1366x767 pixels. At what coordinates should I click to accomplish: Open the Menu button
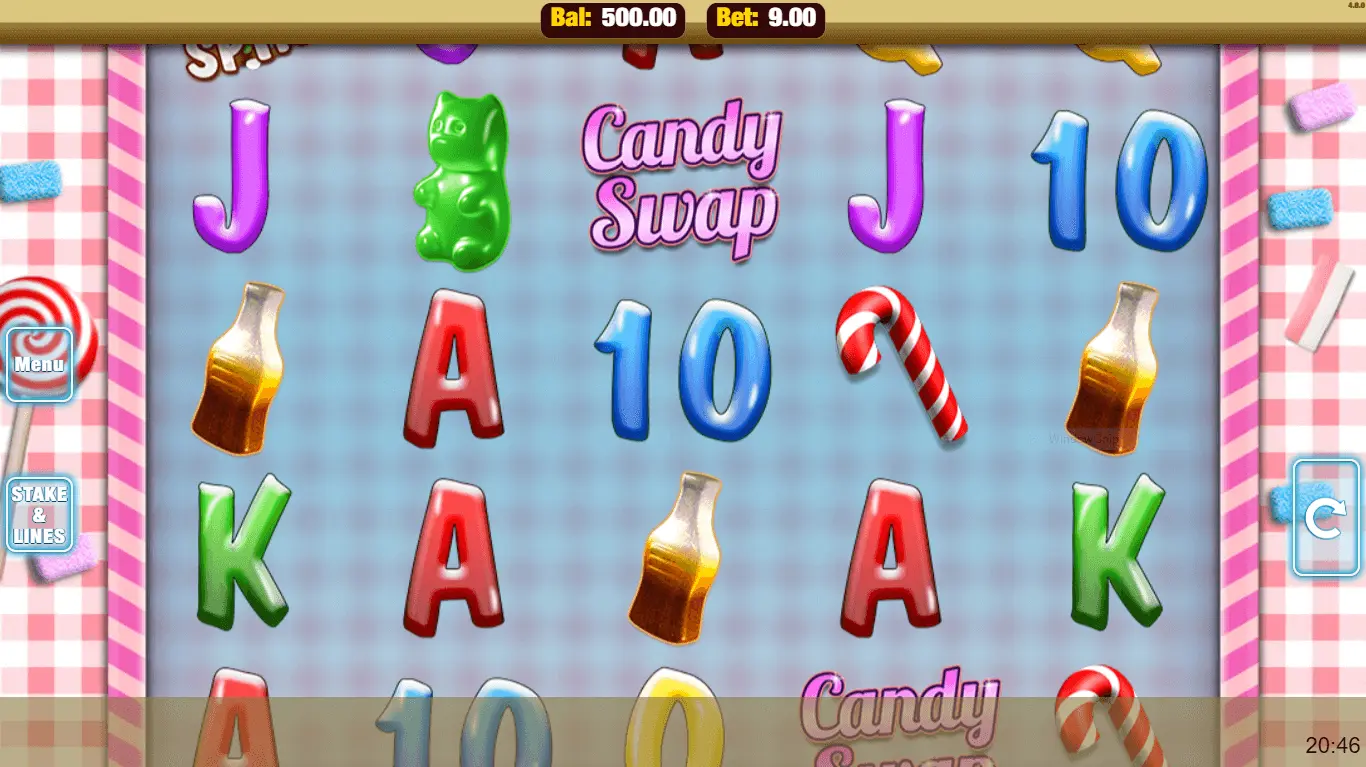click(40, 364)
